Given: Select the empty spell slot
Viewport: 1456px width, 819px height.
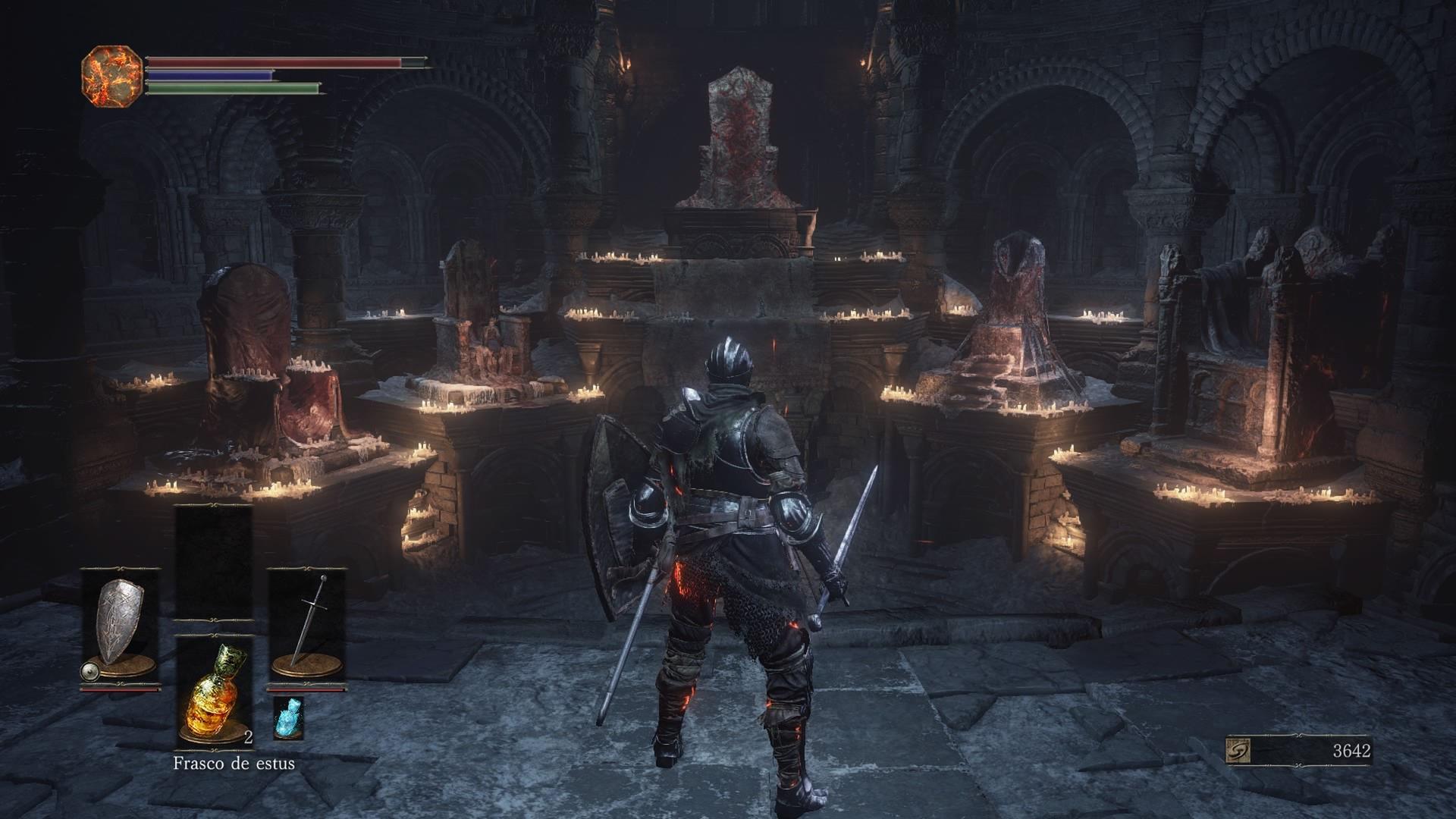Looking at the screenshot, I should click(214, 562).
